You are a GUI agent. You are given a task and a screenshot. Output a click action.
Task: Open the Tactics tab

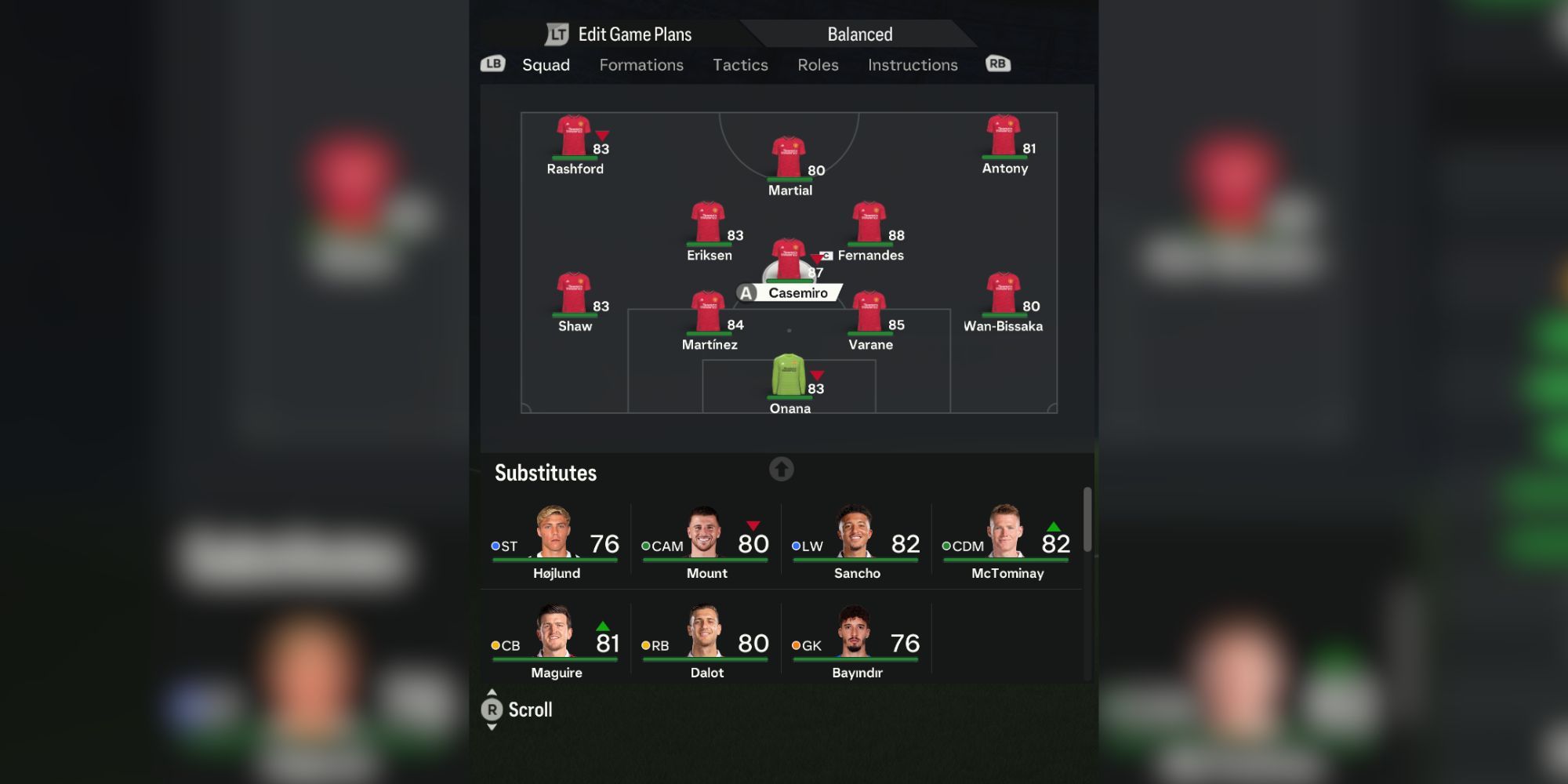click(x=740, y=65)
